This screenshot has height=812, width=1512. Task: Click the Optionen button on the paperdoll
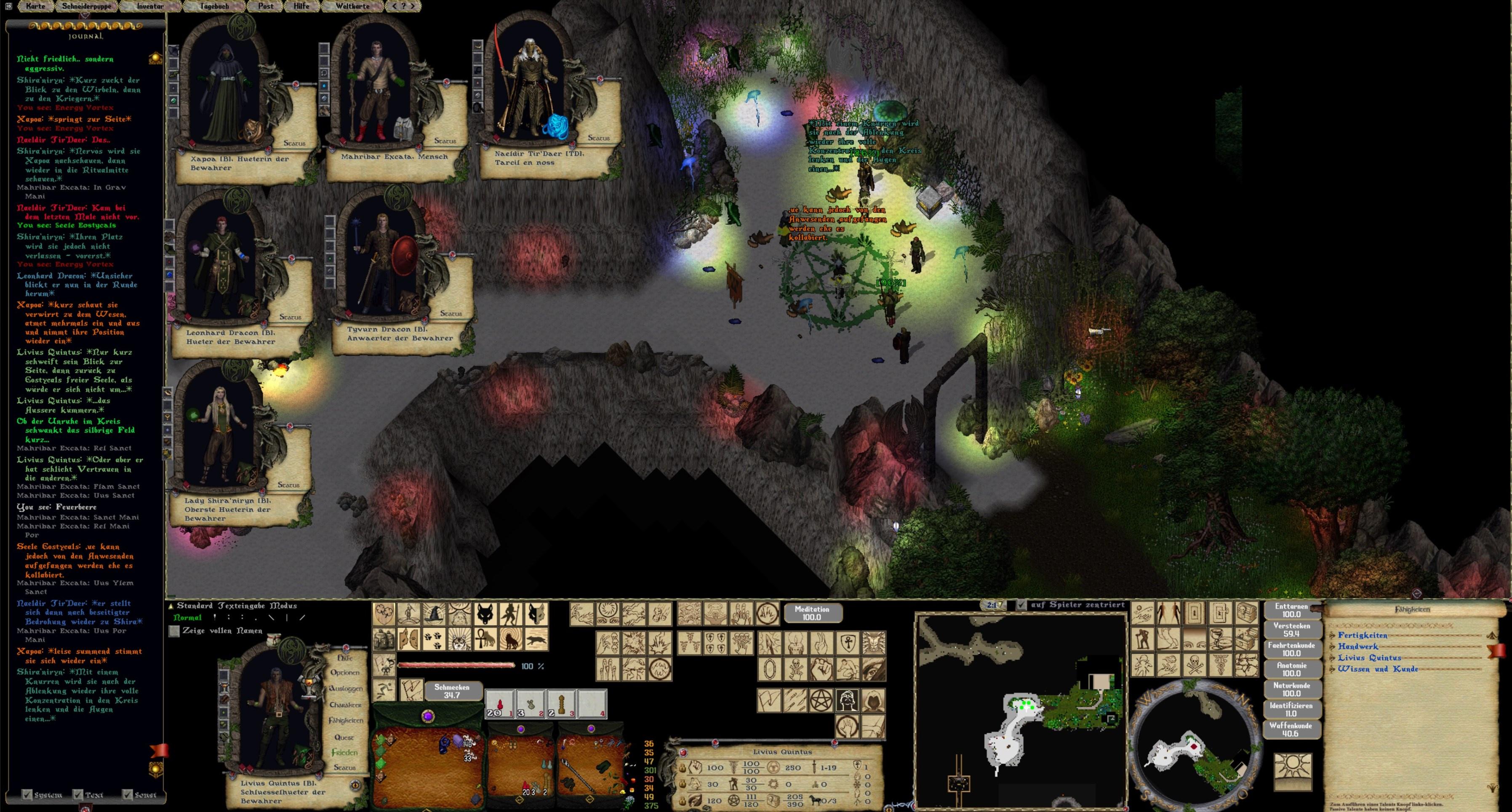(x=344, y=672)
